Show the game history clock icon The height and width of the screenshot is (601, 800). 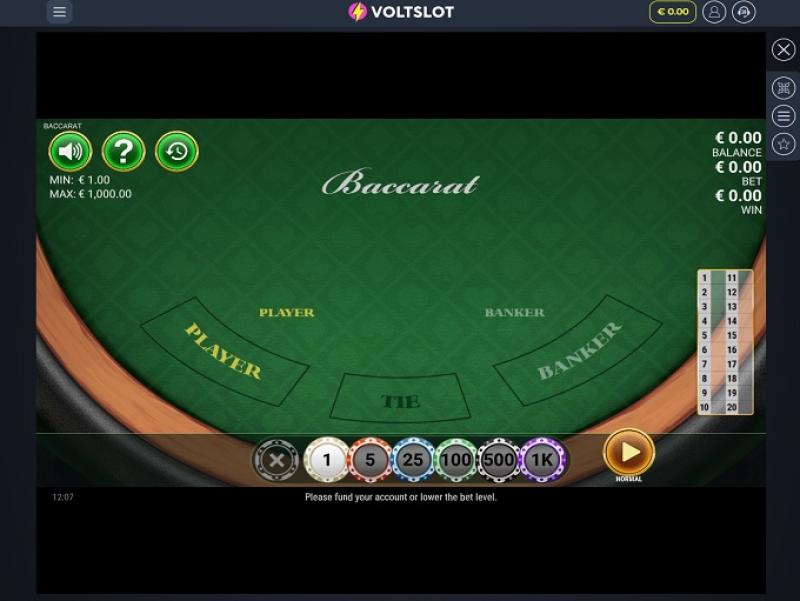(177, 152)
